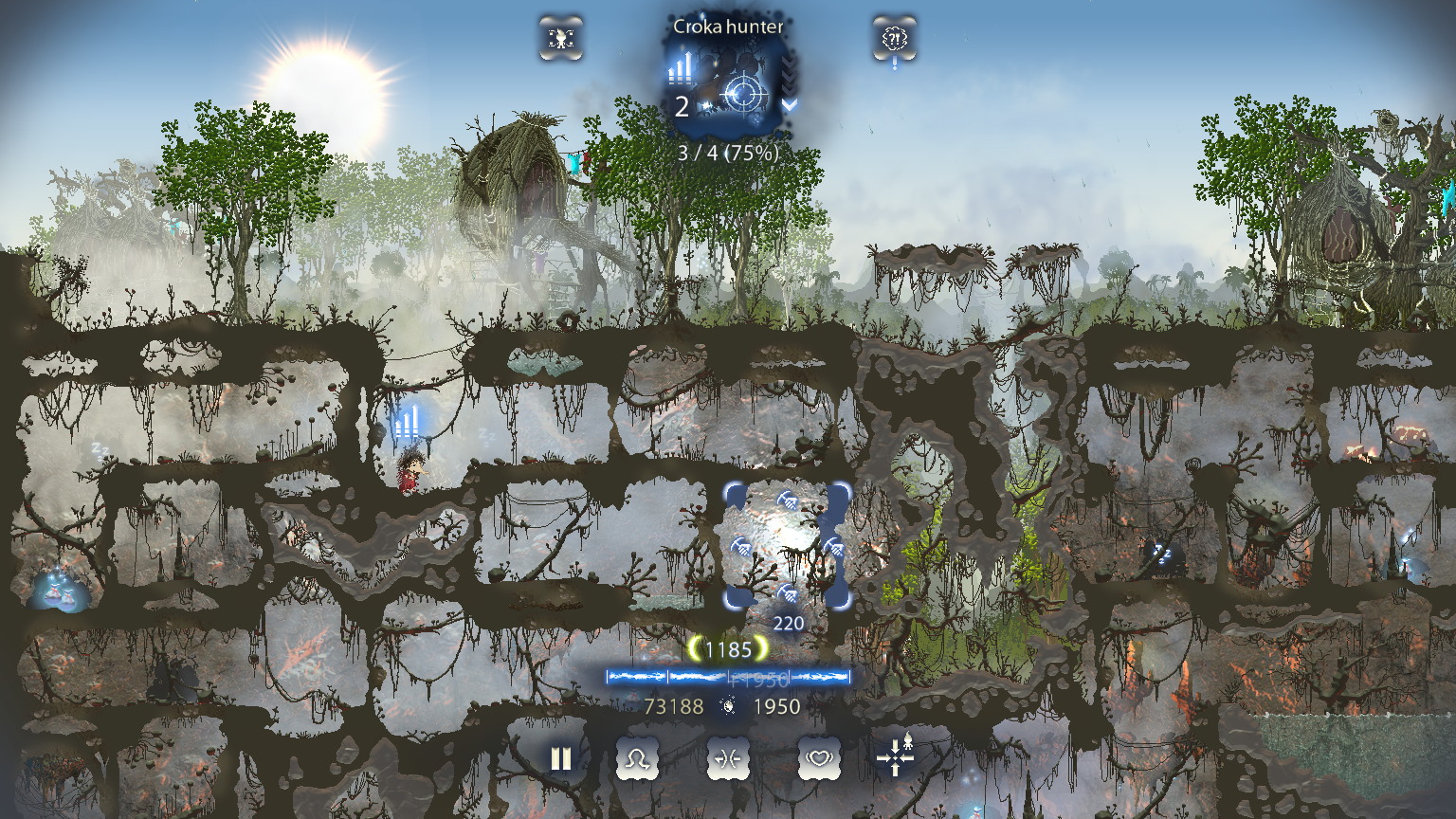Click the character silhouette icon in bottom toolbar
The height and width of the screenshot is (819, 1456).
point(638,758)
